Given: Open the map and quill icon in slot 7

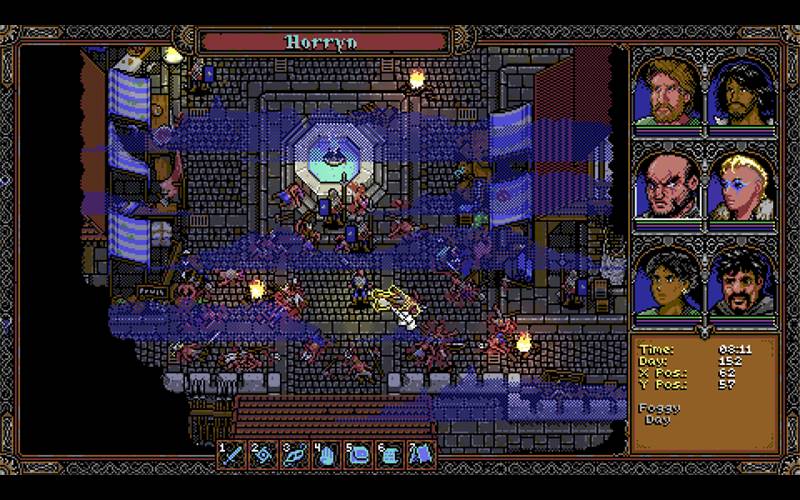Looking at the screenshot, I should 421,454.
